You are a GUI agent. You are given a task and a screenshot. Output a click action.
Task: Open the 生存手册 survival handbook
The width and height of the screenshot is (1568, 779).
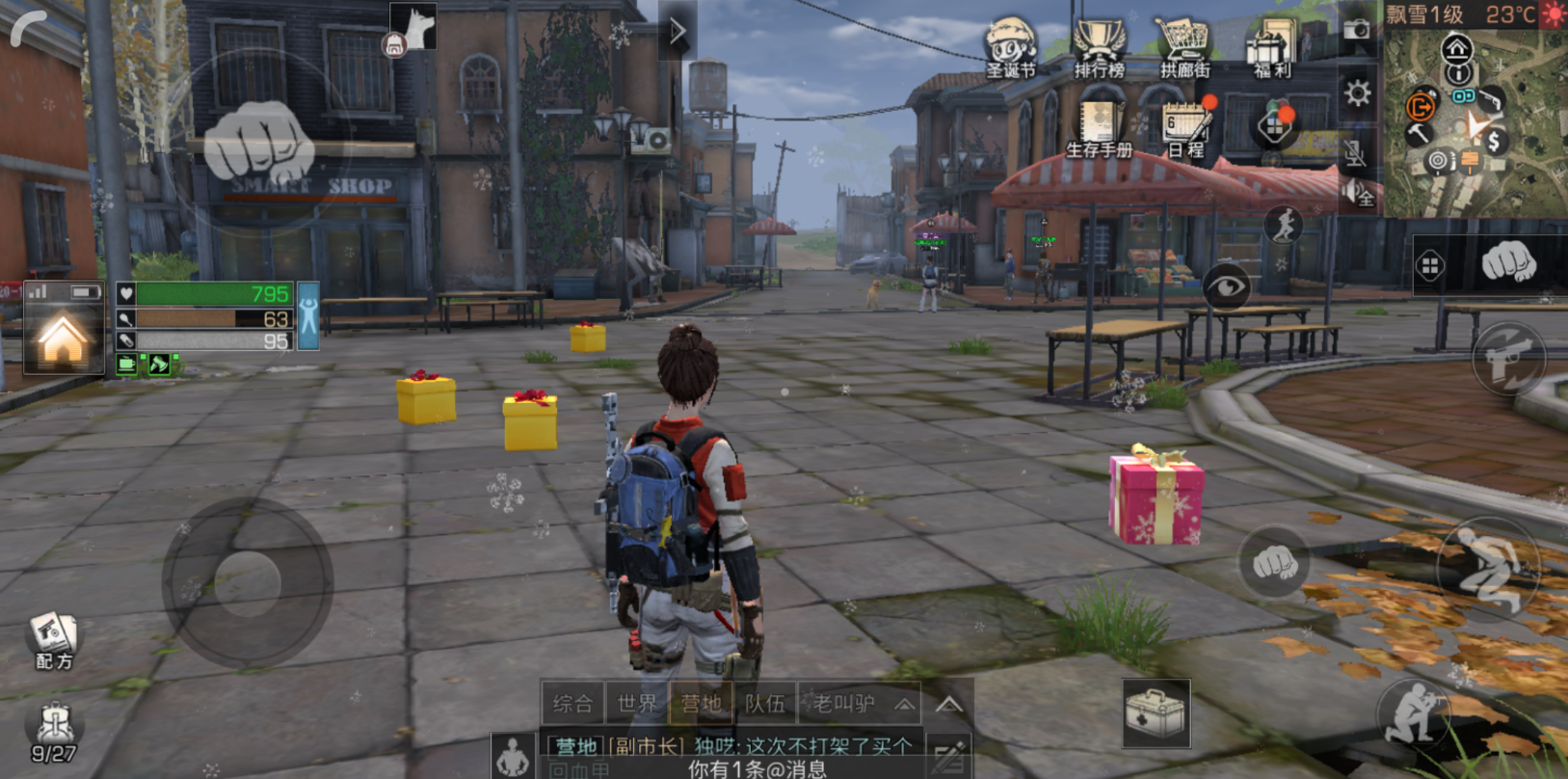click(1098, 129)
